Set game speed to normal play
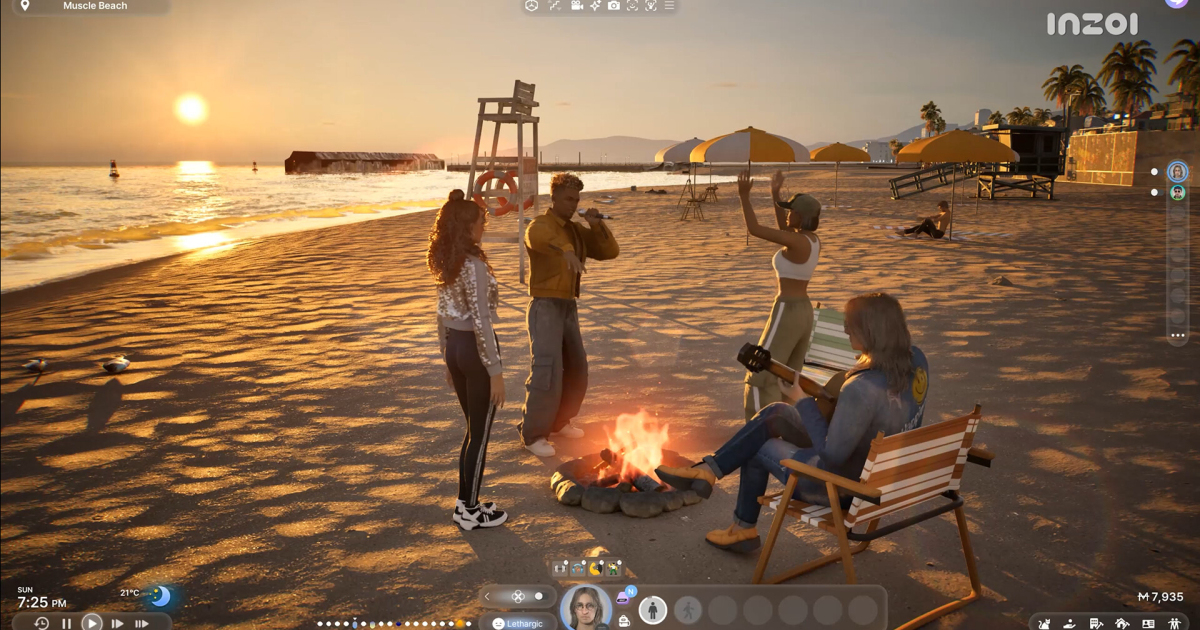 (x=92, y=622)
